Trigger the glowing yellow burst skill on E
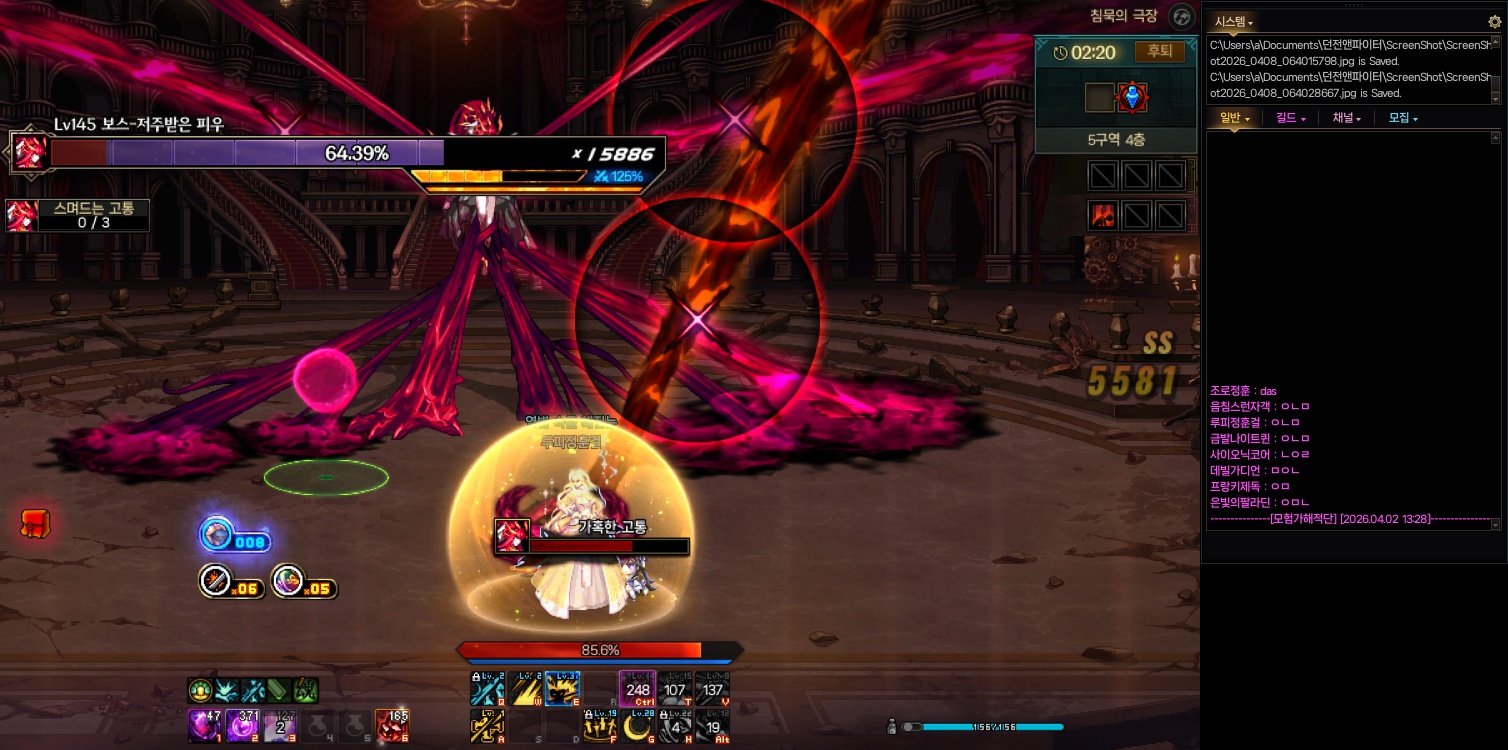The width and height of the screenshot is (1508, 750). pyautogui.click(x=562, y=688)
